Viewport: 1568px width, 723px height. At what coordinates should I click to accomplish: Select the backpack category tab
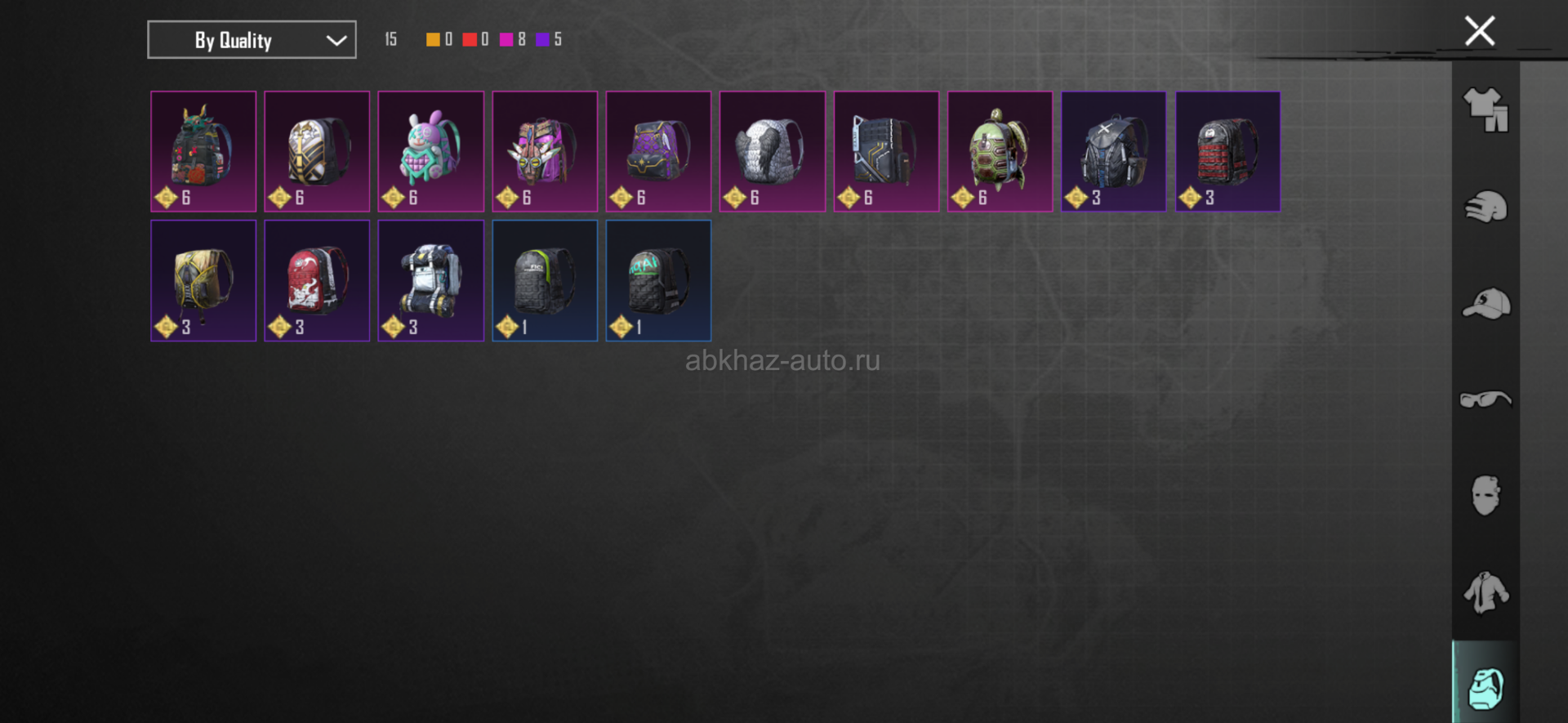click(x=1486, y=688)
